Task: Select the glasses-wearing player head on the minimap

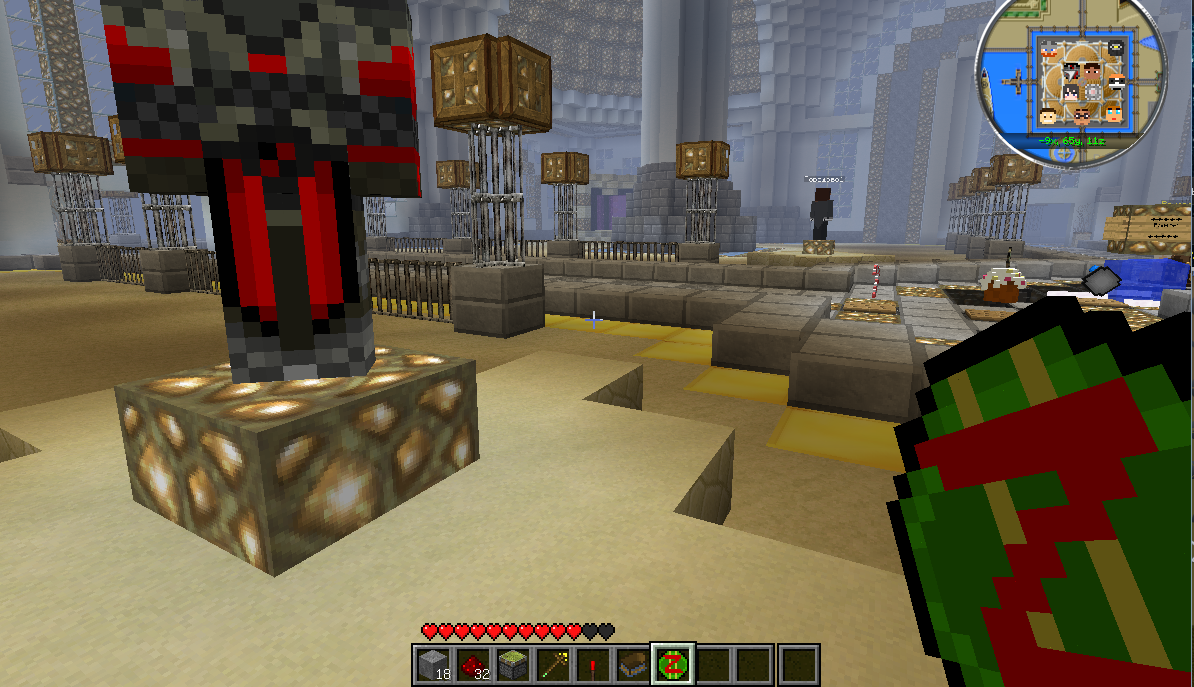Action: [x=1082, y=116]
